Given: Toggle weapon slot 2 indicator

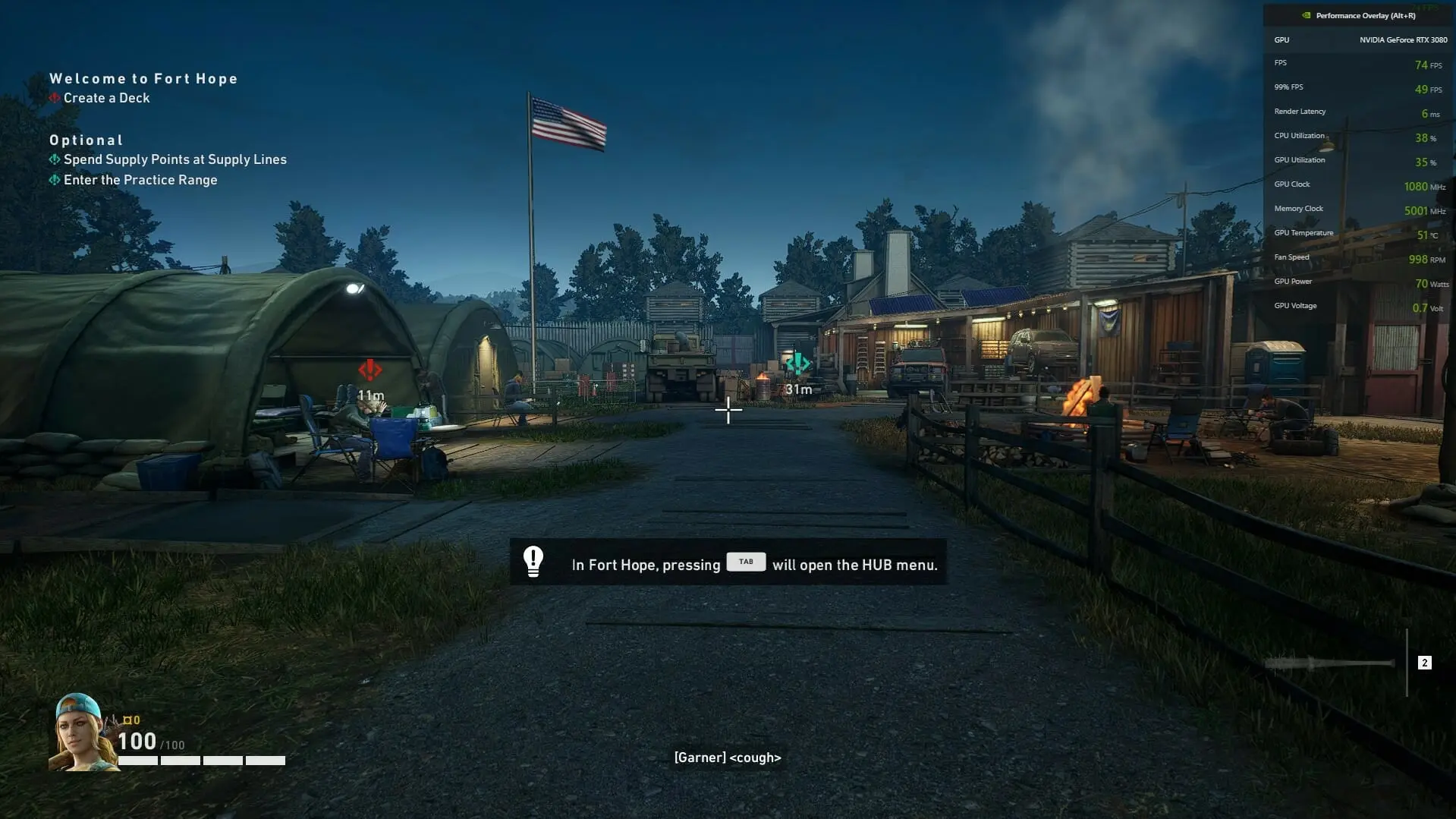Looking at the screenshot, I should coord(1424,663).
